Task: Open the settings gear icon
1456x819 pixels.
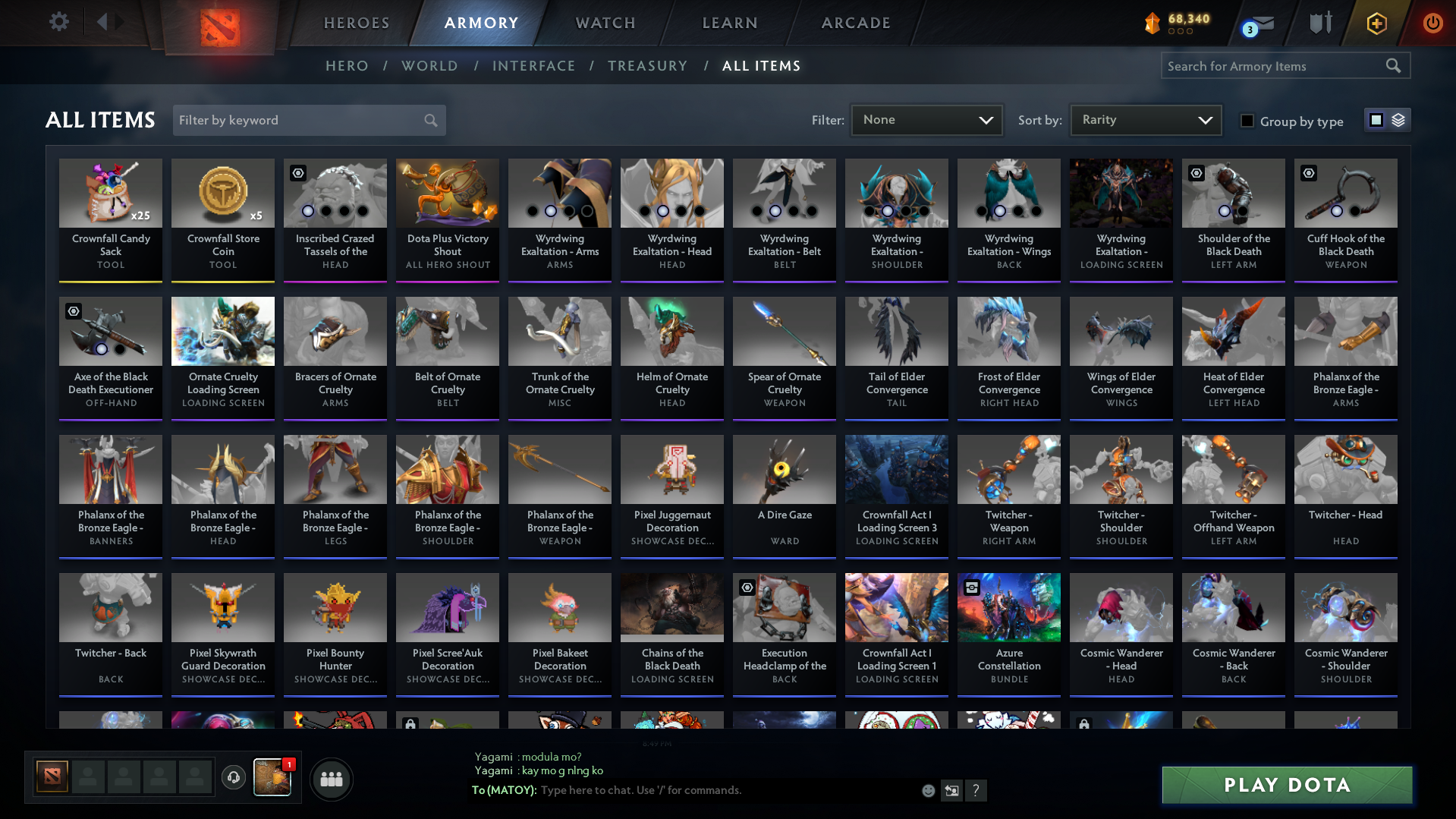Action: coord(58,21)
